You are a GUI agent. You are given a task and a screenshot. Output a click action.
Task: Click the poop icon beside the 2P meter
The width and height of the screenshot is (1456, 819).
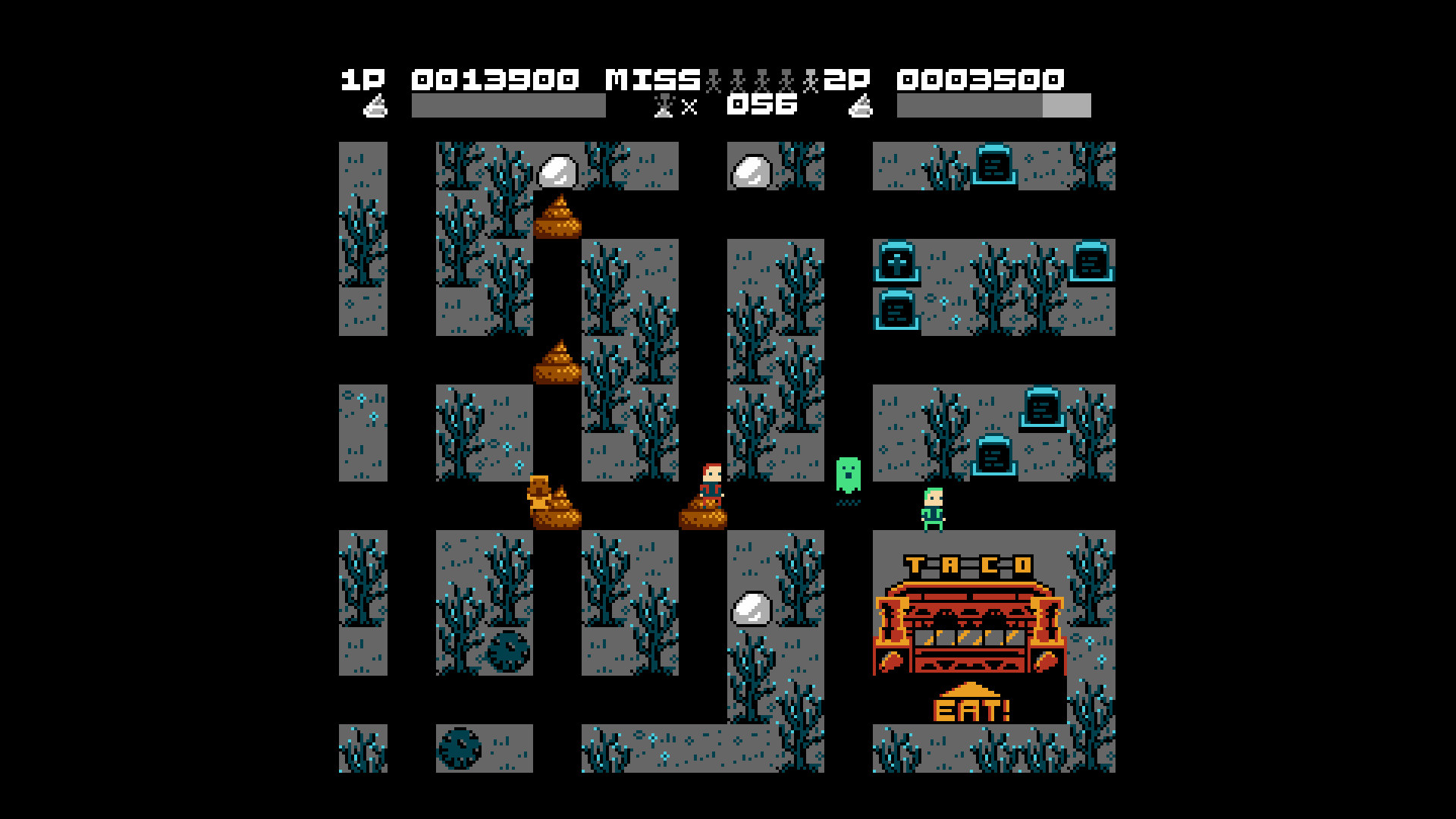coord(861,106)
